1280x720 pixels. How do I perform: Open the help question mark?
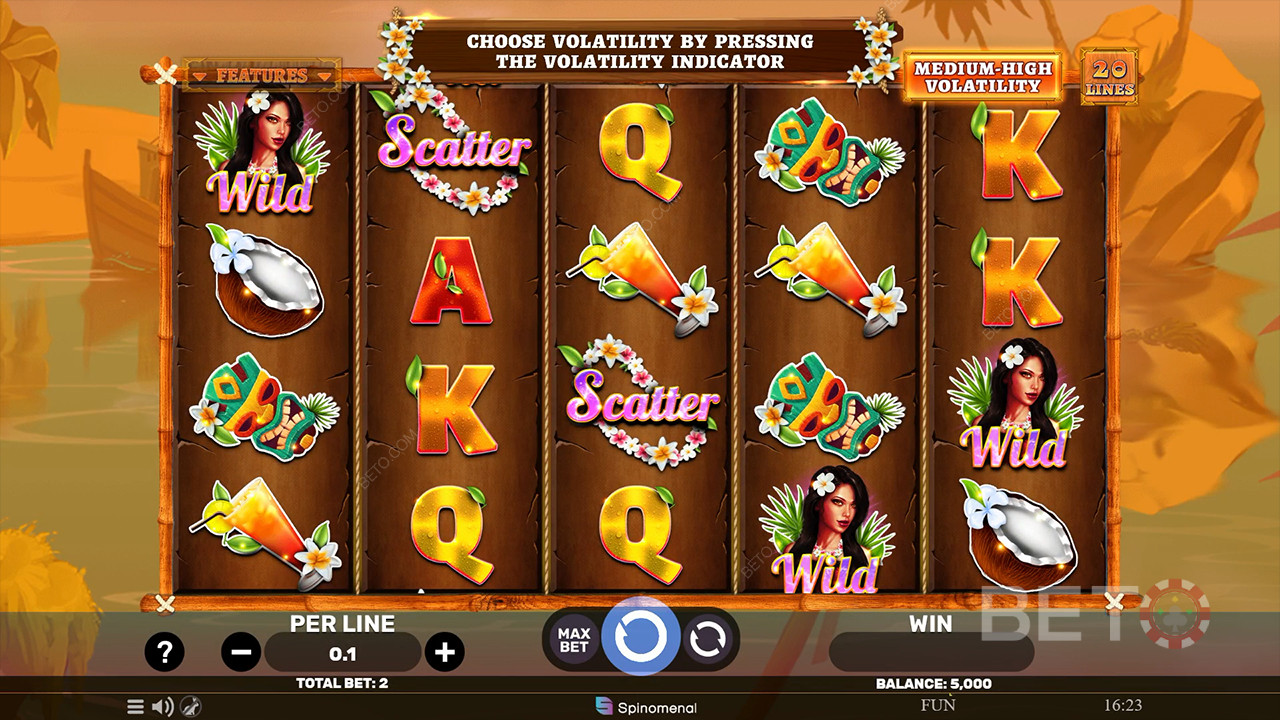click(x=164, y=652)
